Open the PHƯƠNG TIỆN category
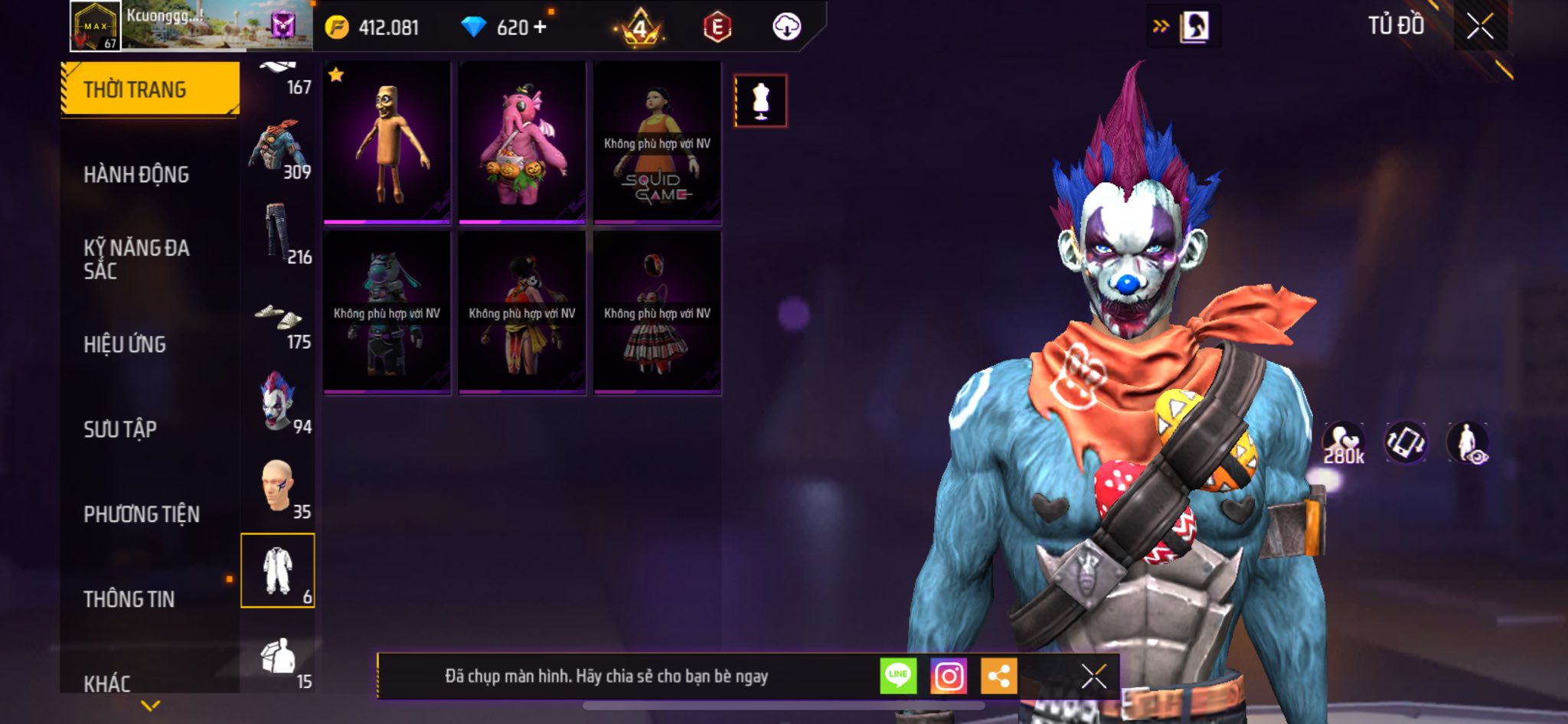The height and width of the screenshot is (724, 1568). pos(142,514)
